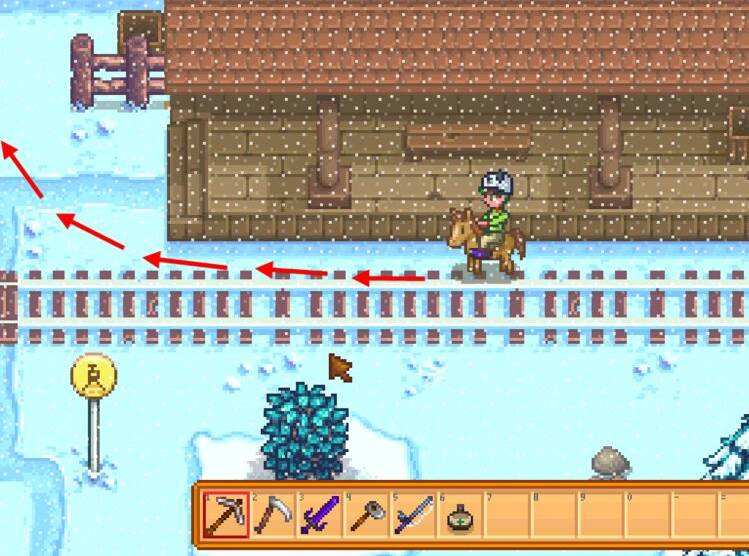Equip the scythe from the toolbar
Viewport: 749px width, 556px height.
[270, 516]
